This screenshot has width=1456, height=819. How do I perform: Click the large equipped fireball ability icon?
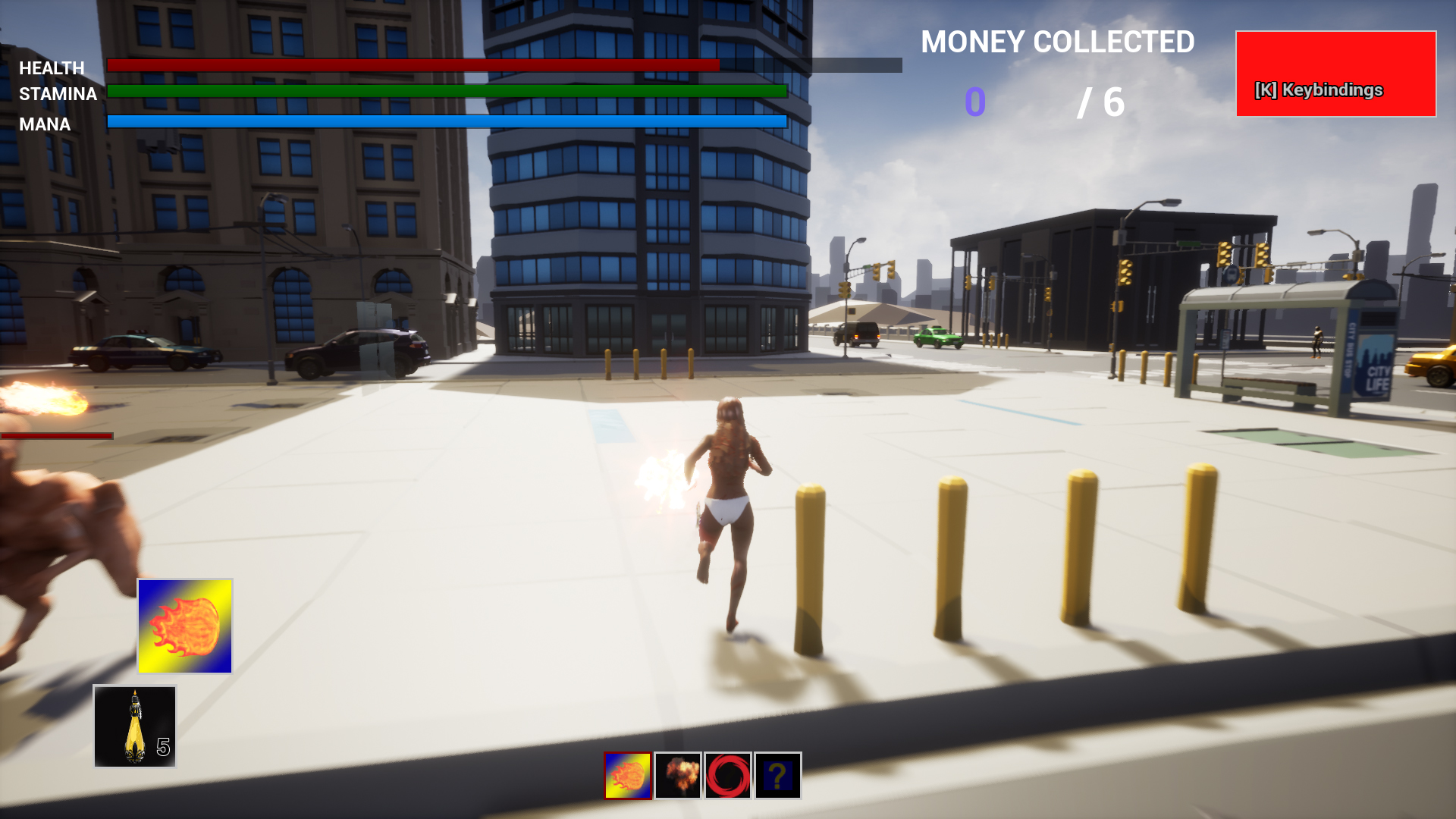pyautogui.click(x=184, y=626)
